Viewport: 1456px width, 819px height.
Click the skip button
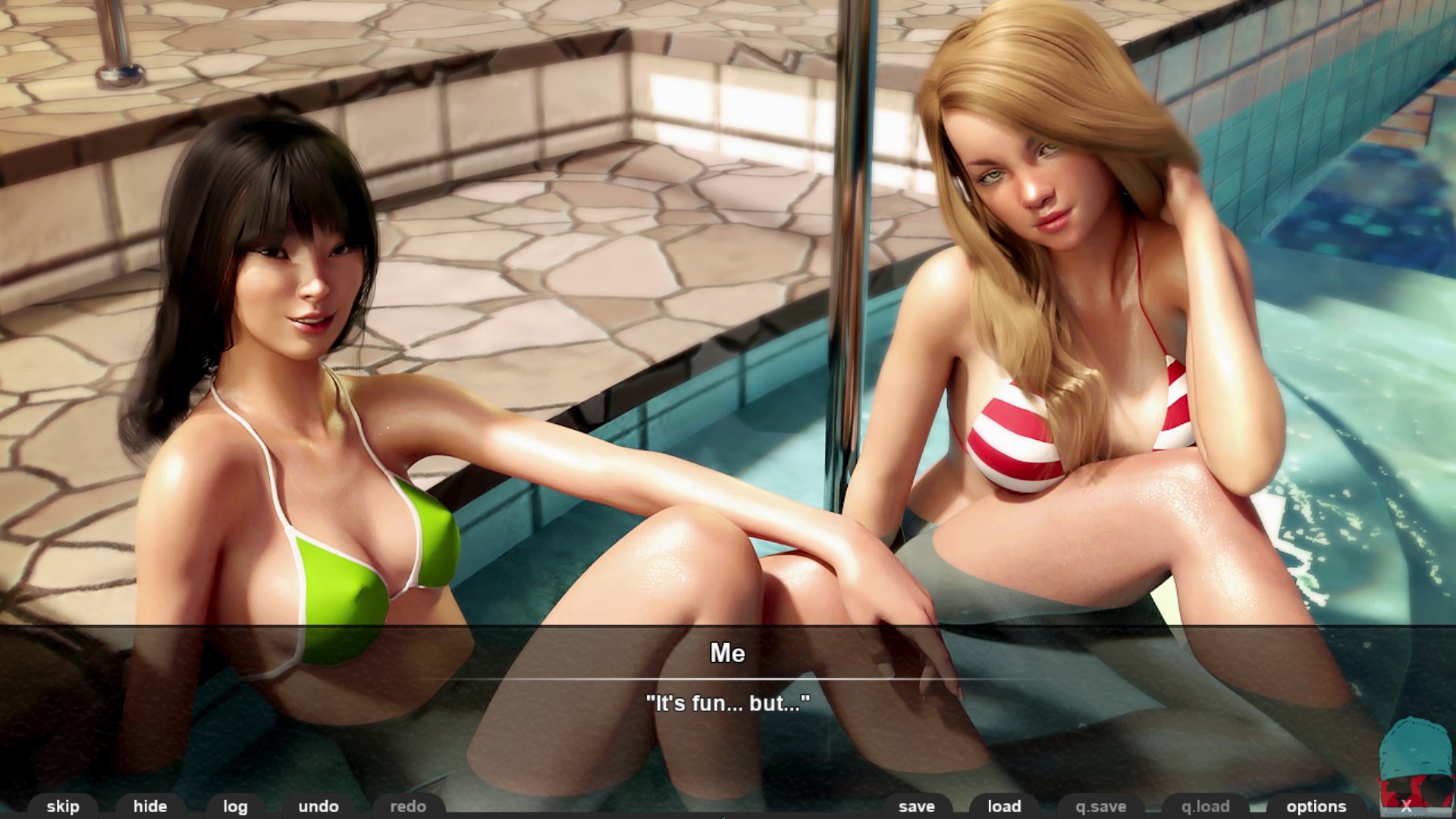(x=62, y=806)
